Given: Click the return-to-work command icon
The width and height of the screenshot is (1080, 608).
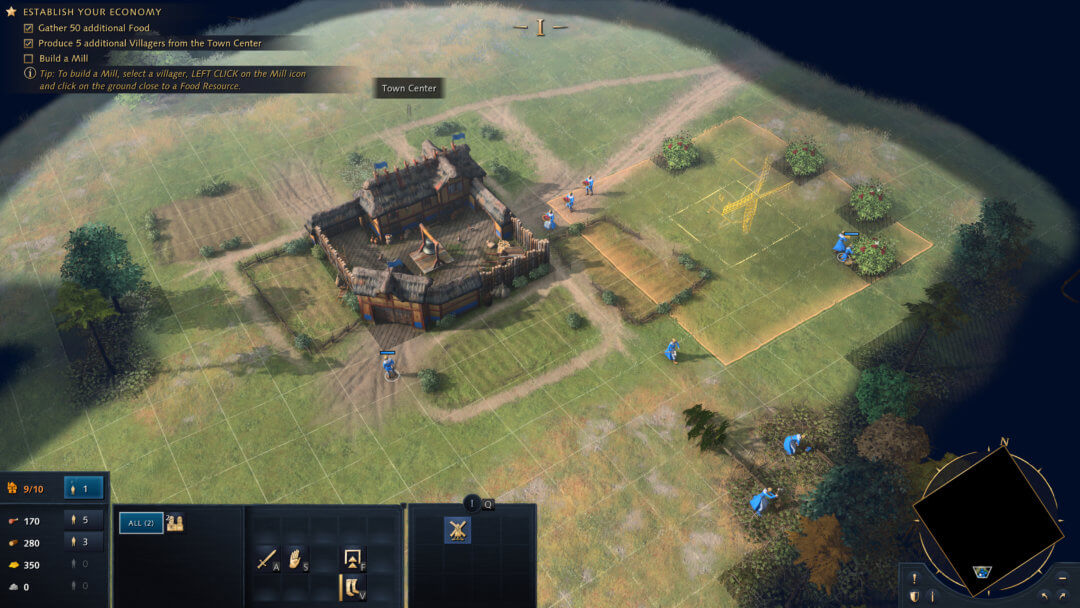Looking at the screenshot, I should (x=352, y=557).
